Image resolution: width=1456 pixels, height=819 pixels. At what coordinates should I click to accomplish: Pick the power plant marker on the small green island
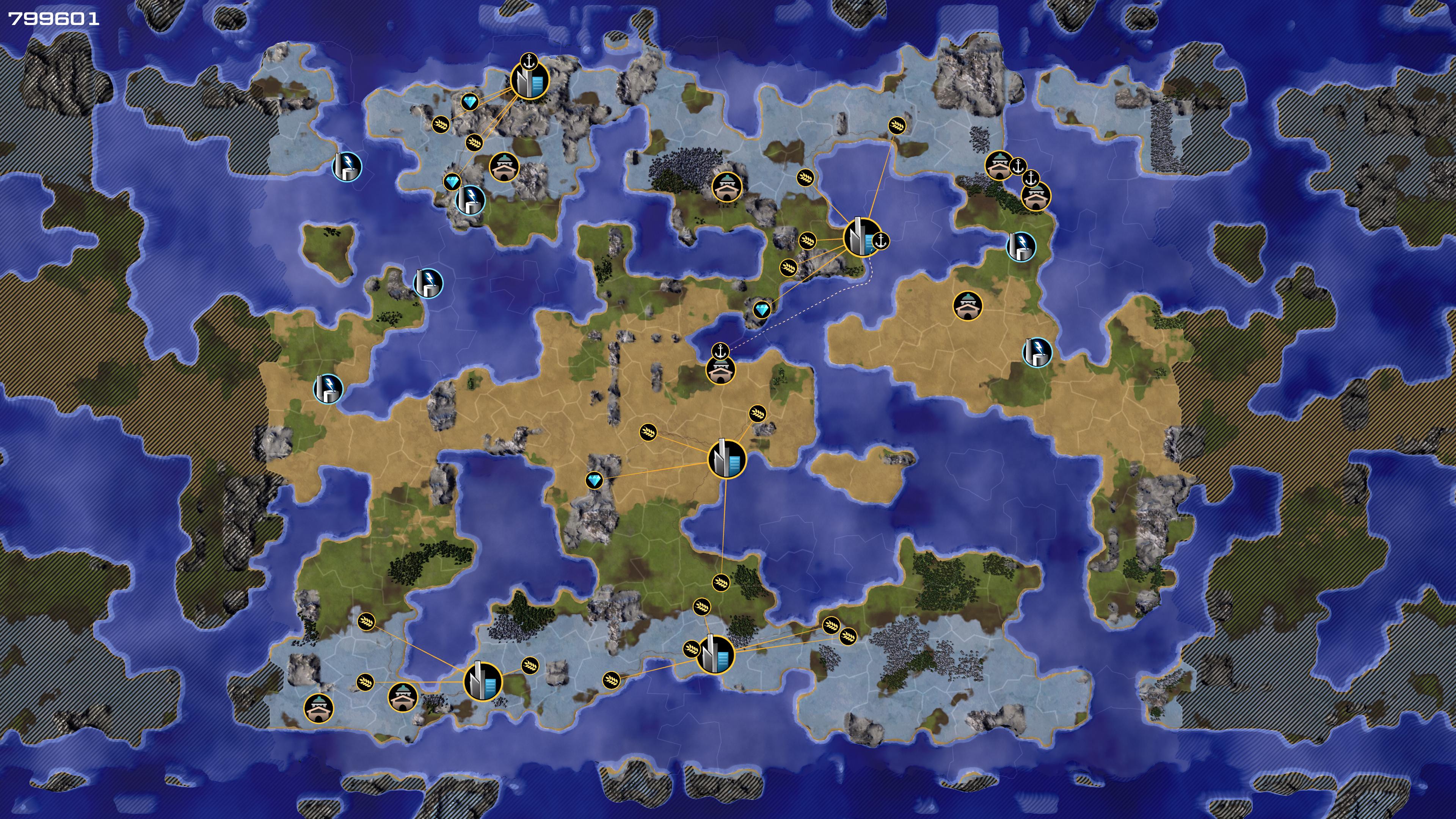click(x=428, y=283)
